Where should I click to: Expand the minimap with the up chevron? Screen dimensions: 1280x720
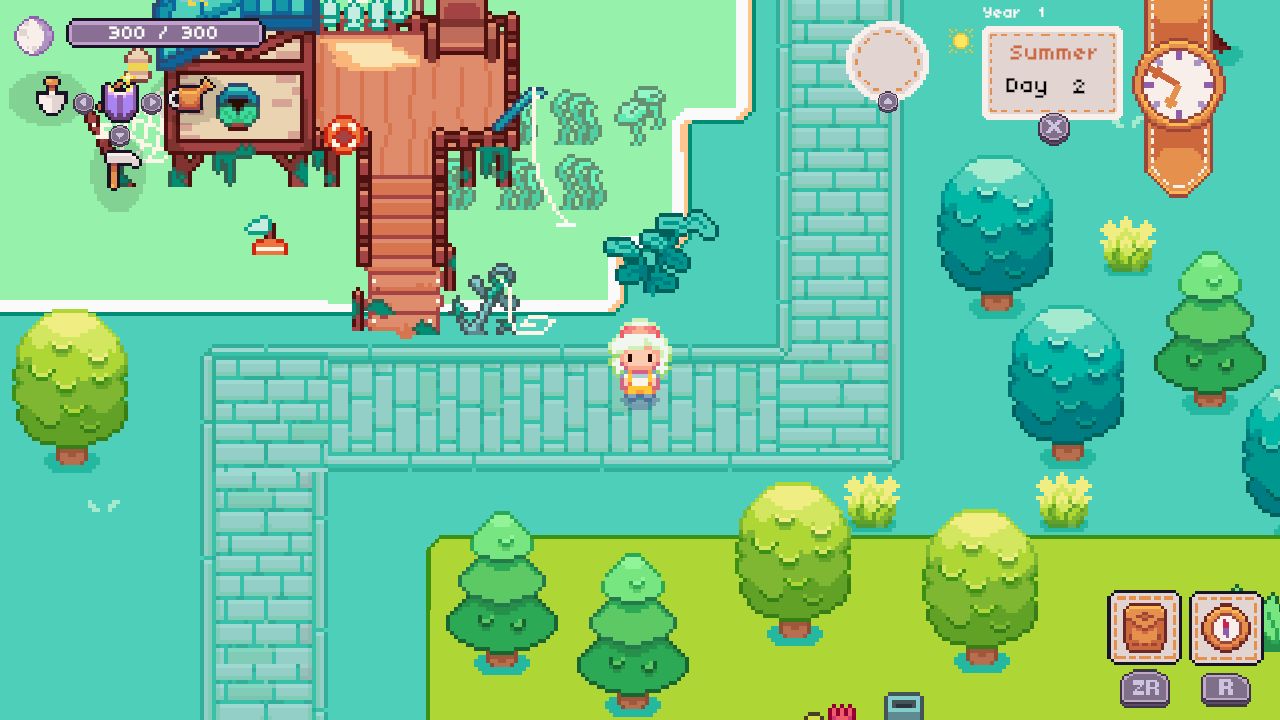(885, 103)
